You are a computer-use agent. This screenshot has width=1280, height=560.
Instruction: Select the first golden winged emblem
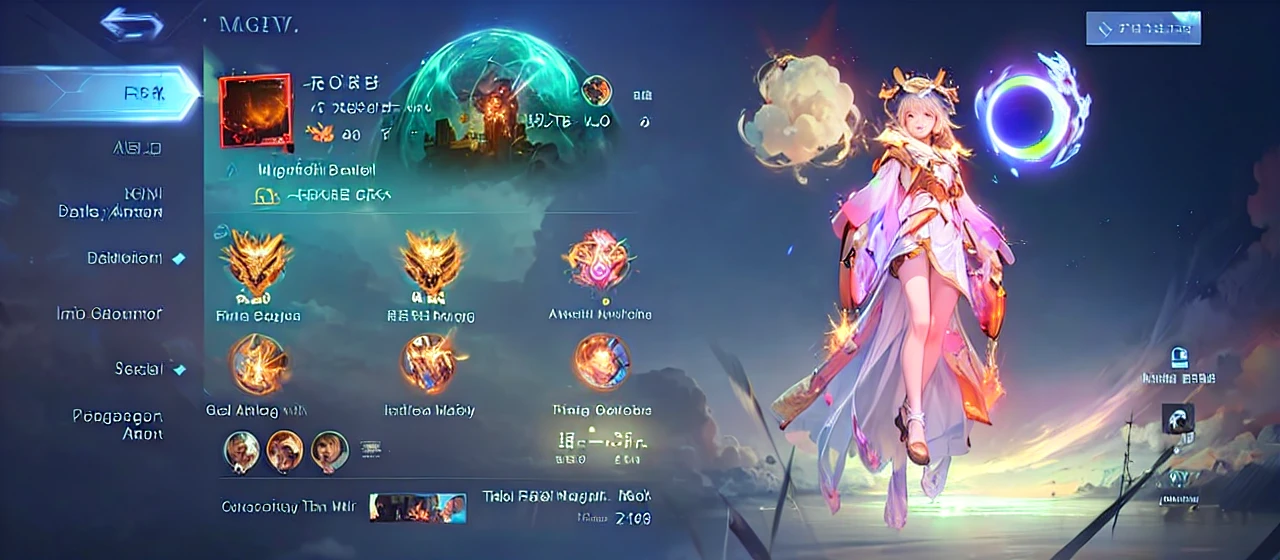click(x=257, y=262)
